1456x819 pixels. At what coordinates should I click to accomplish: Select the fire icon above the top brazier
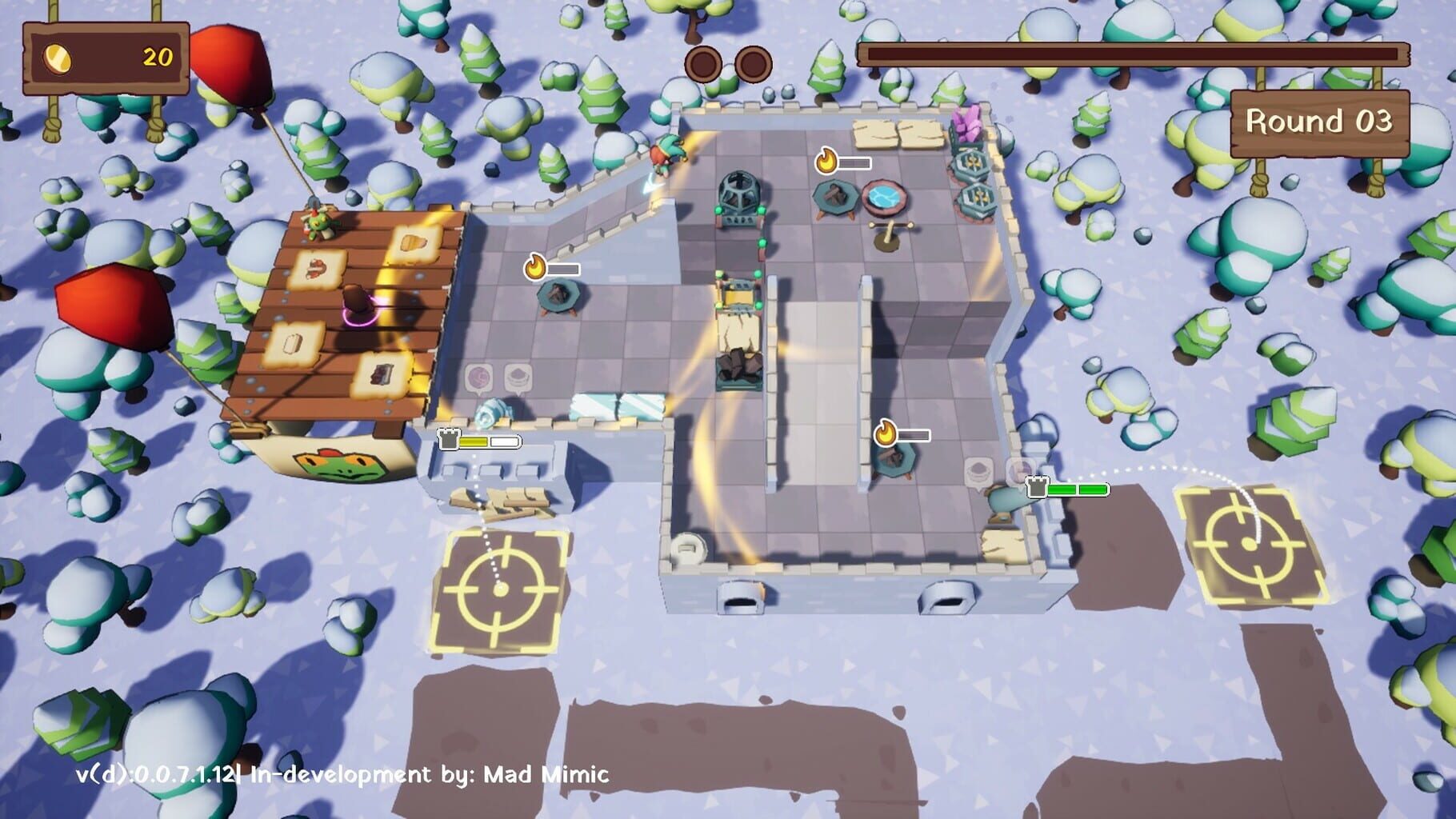pyautogui.click(x=829, y=160)
